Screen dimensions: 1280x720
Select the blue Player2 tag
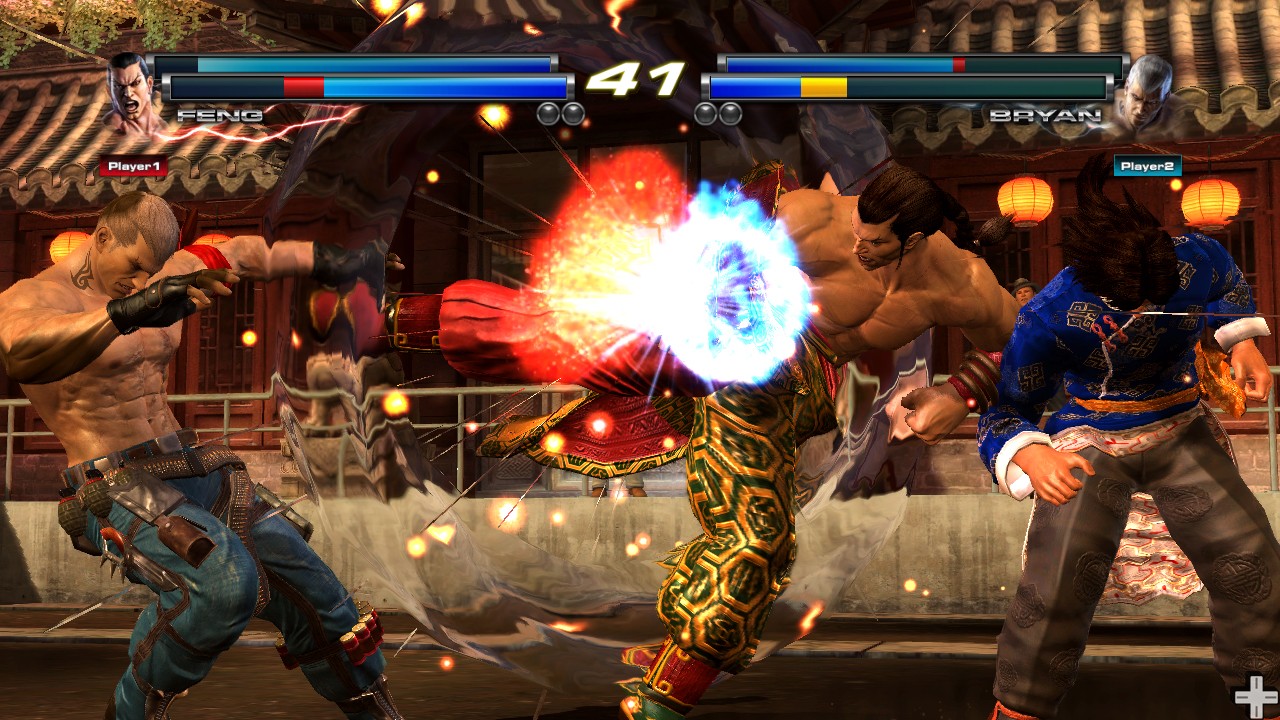click(1147, 166)
